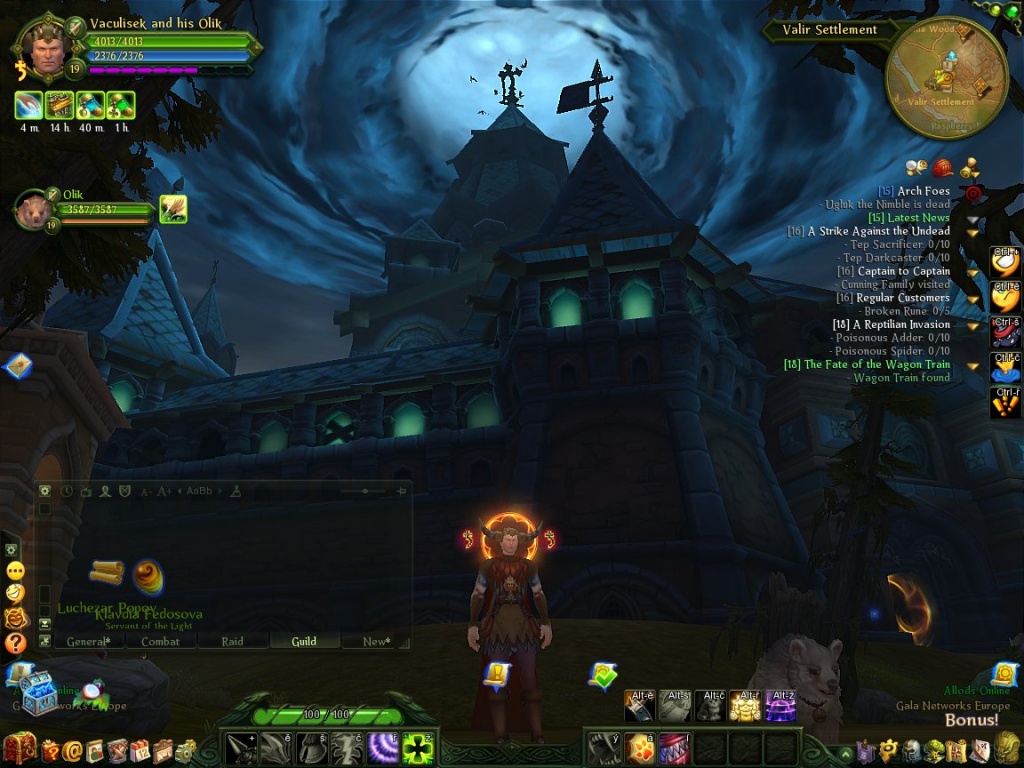This screenshot has height=768, width=1024.
Task: Open the Raid chat tab
Action: point(233,641)
